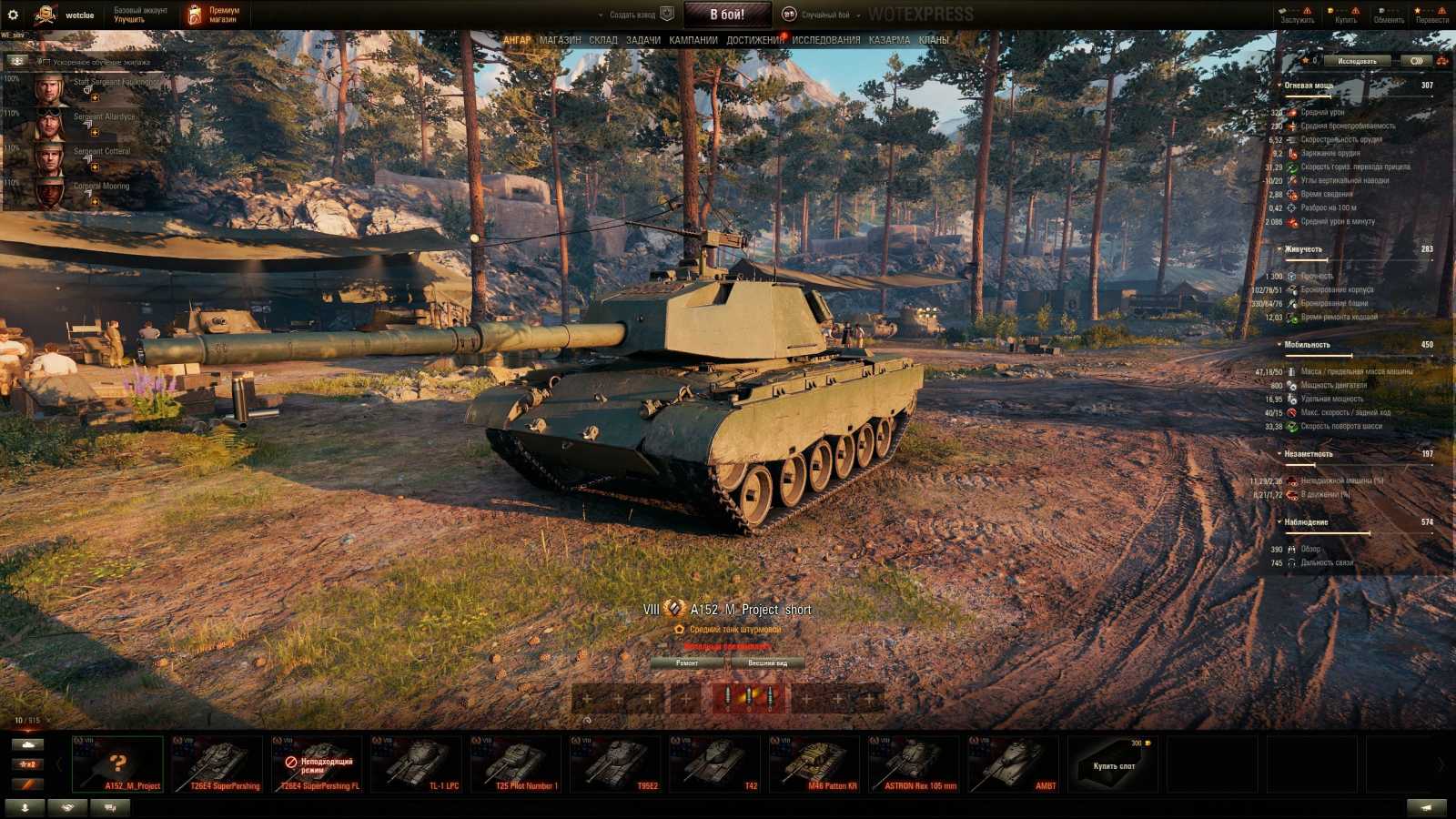Toggle Ускоренное обучение экипажа checkbox
Image resolution: width=1456 pixels, height=819 pixels.
coord(46,62)
